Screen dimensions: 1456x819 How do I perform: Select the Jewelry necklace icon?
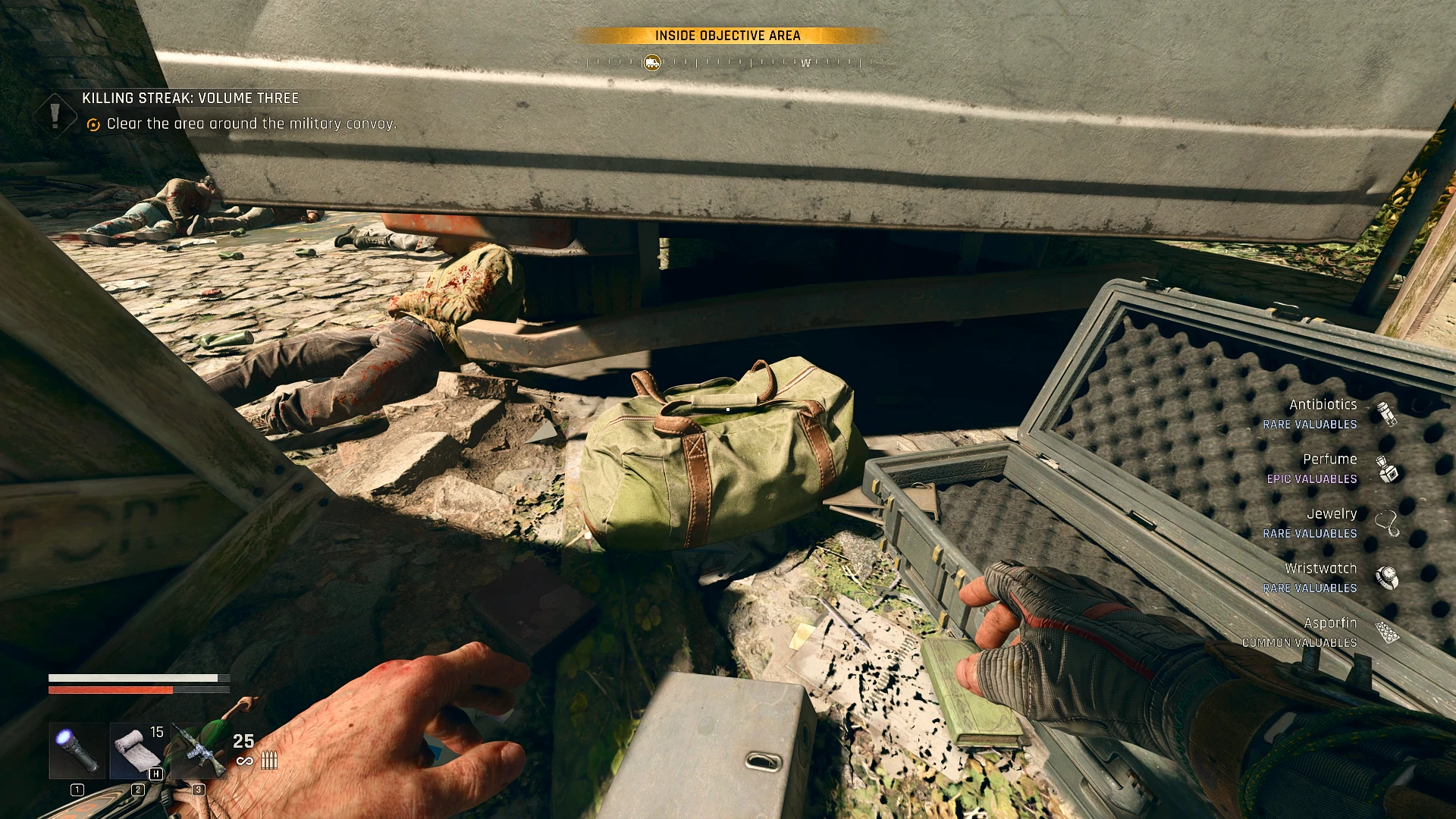[x=1389, y=522]
